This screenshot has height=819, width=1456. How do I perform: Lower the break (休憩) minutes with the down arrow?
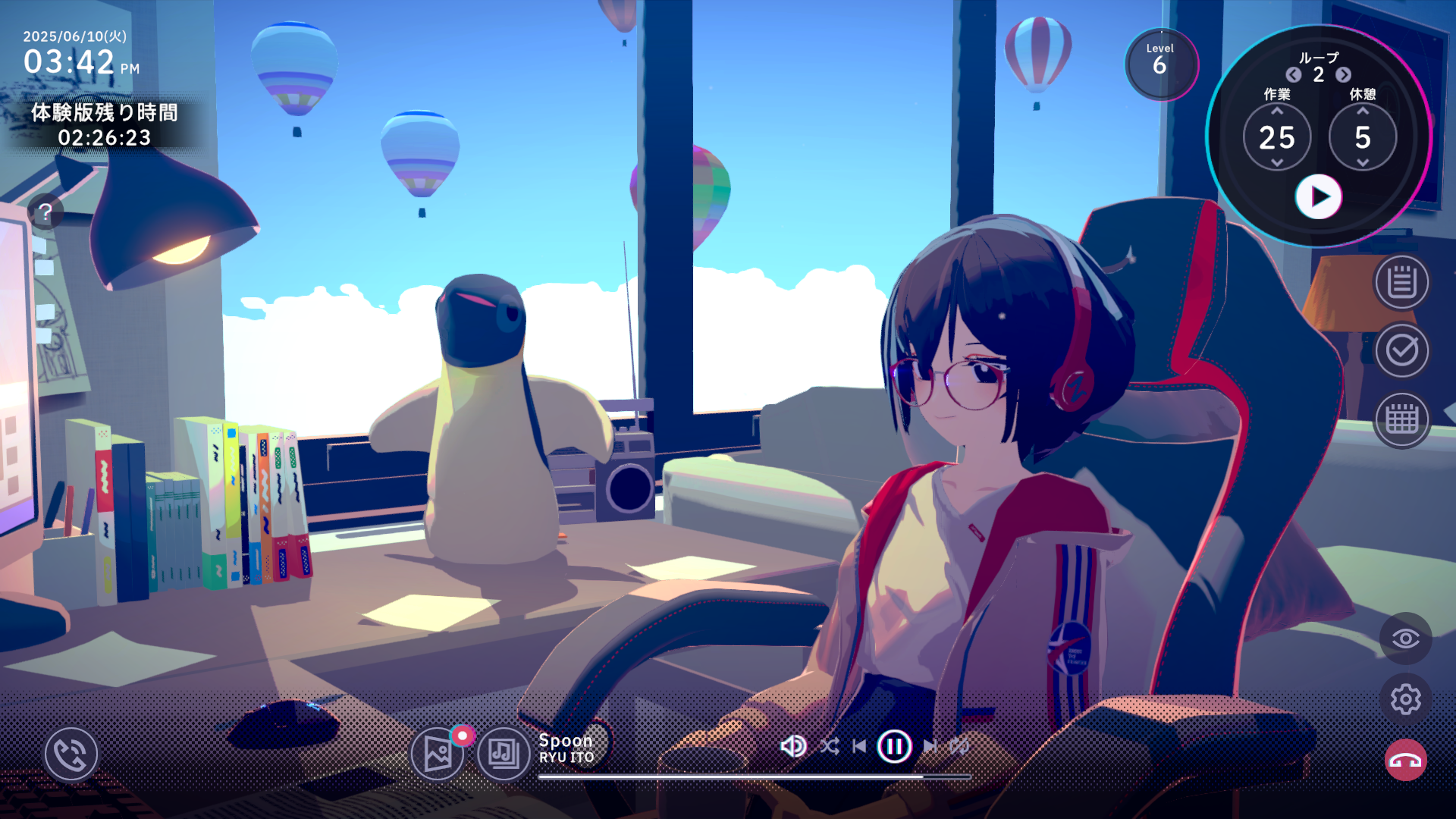(1363, 163)
